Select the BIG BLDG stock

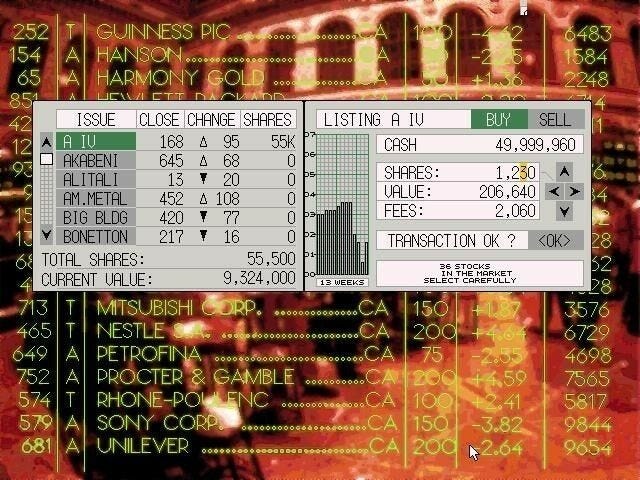tap(95, 217)
